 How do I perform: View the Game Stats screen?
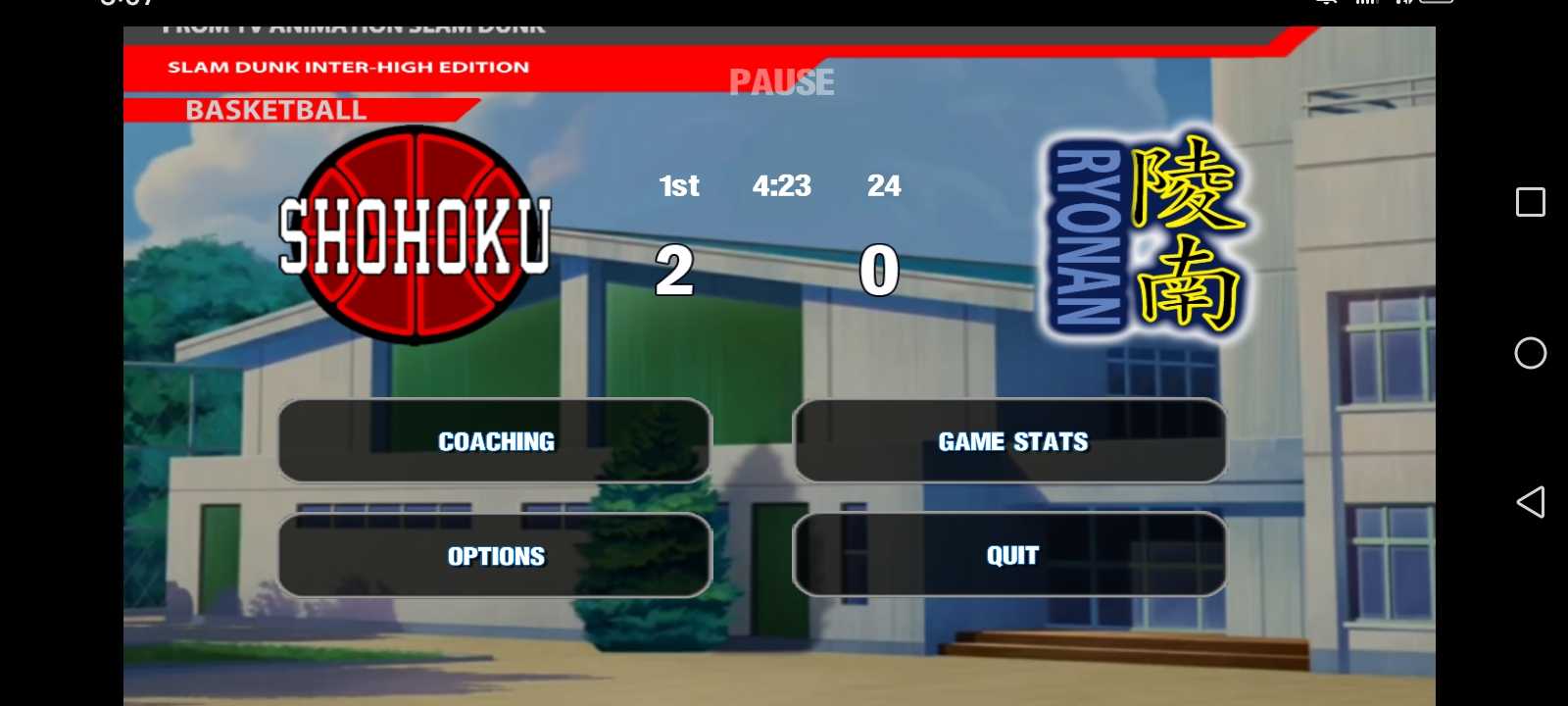pos(1009,441)
